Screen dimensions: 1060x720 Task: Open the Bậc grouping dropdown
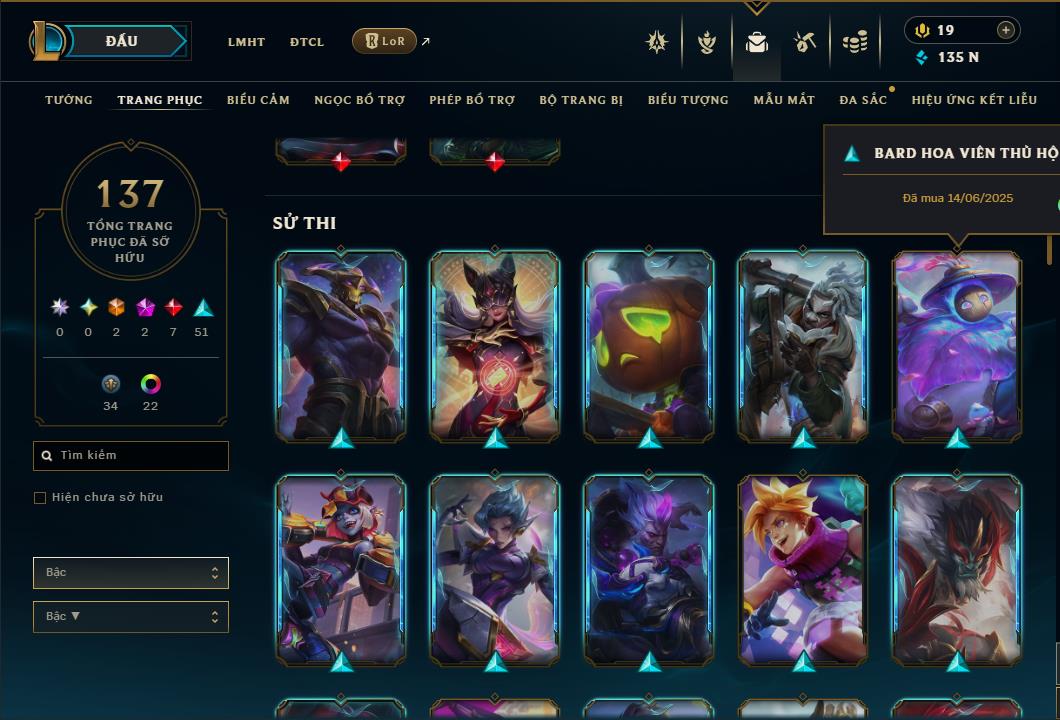pos(131,573)
